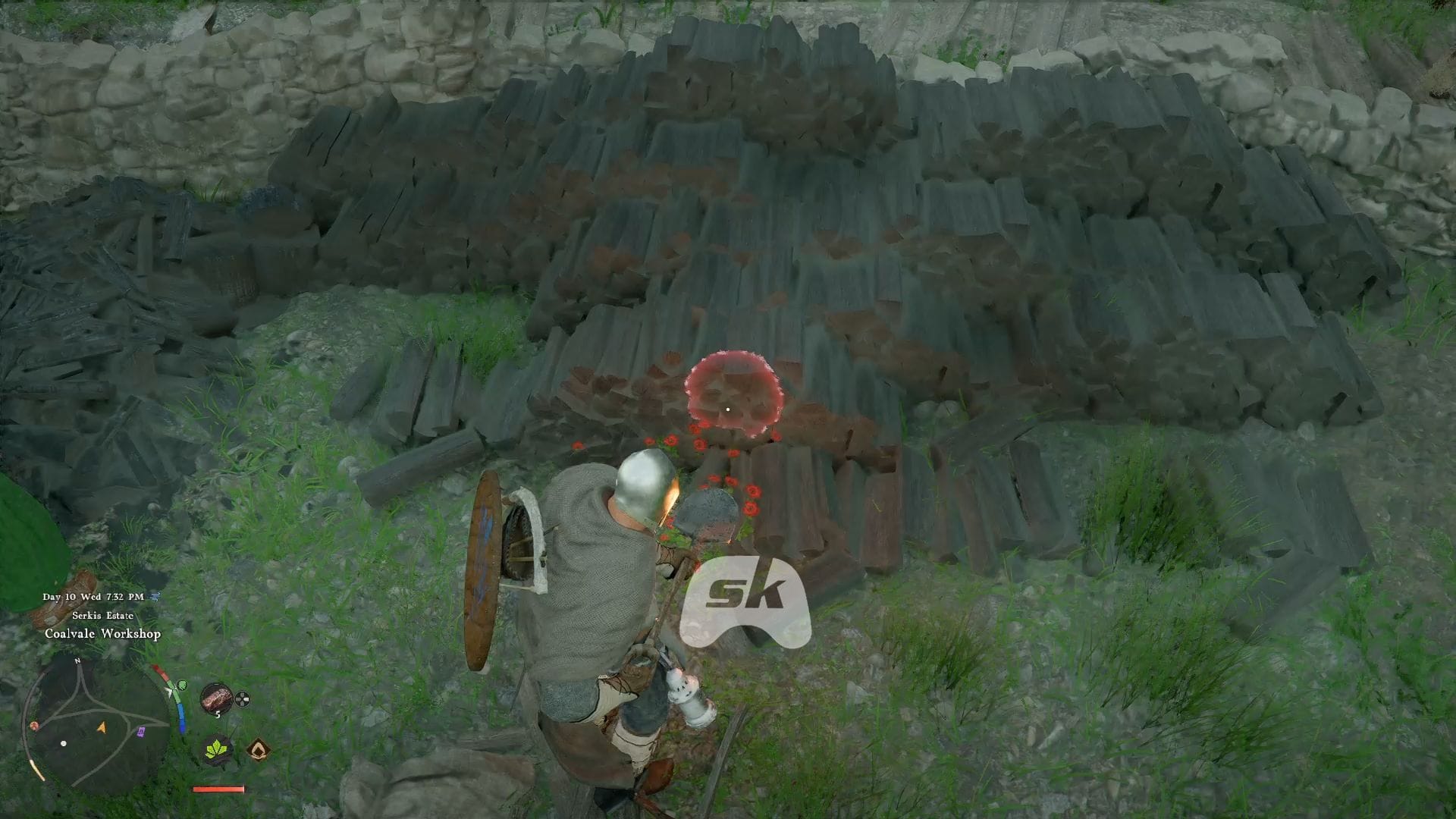
Task: Click the red circular marker on the minimap
Action: [x=34, y=724]
